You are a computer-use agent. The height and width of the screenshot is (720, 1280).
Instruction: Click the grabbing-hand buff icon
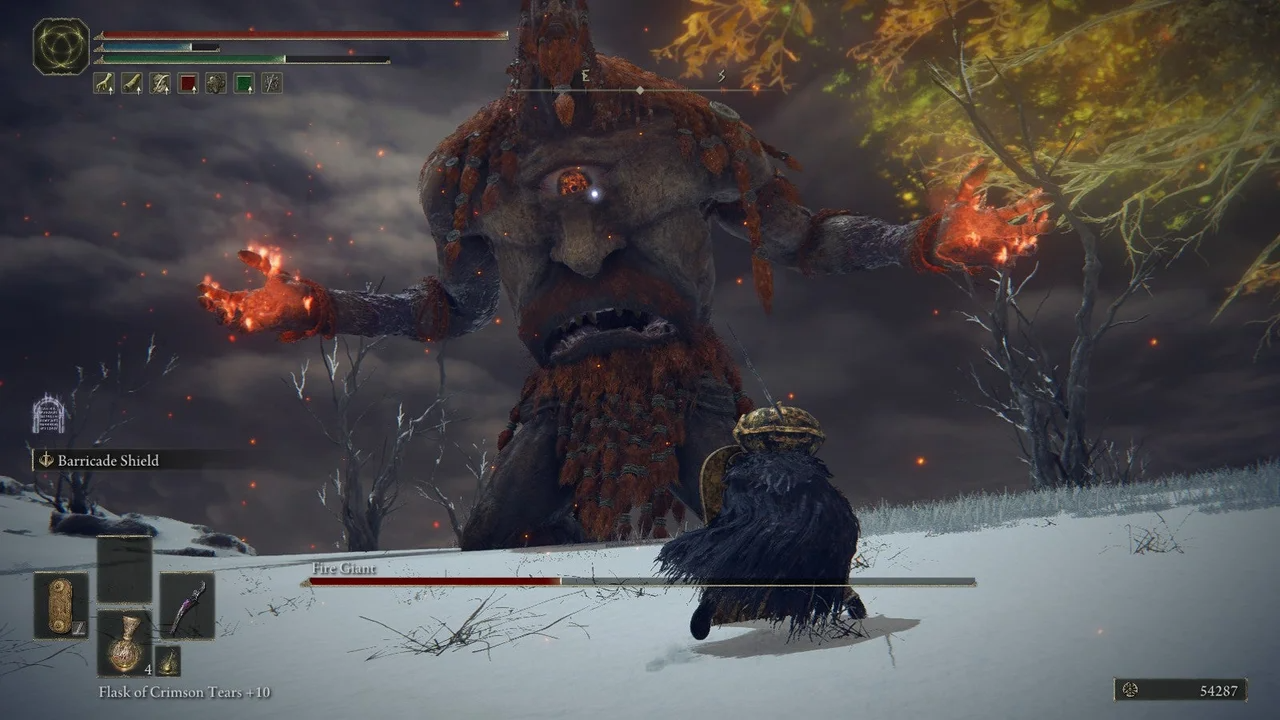click(104, 84)
